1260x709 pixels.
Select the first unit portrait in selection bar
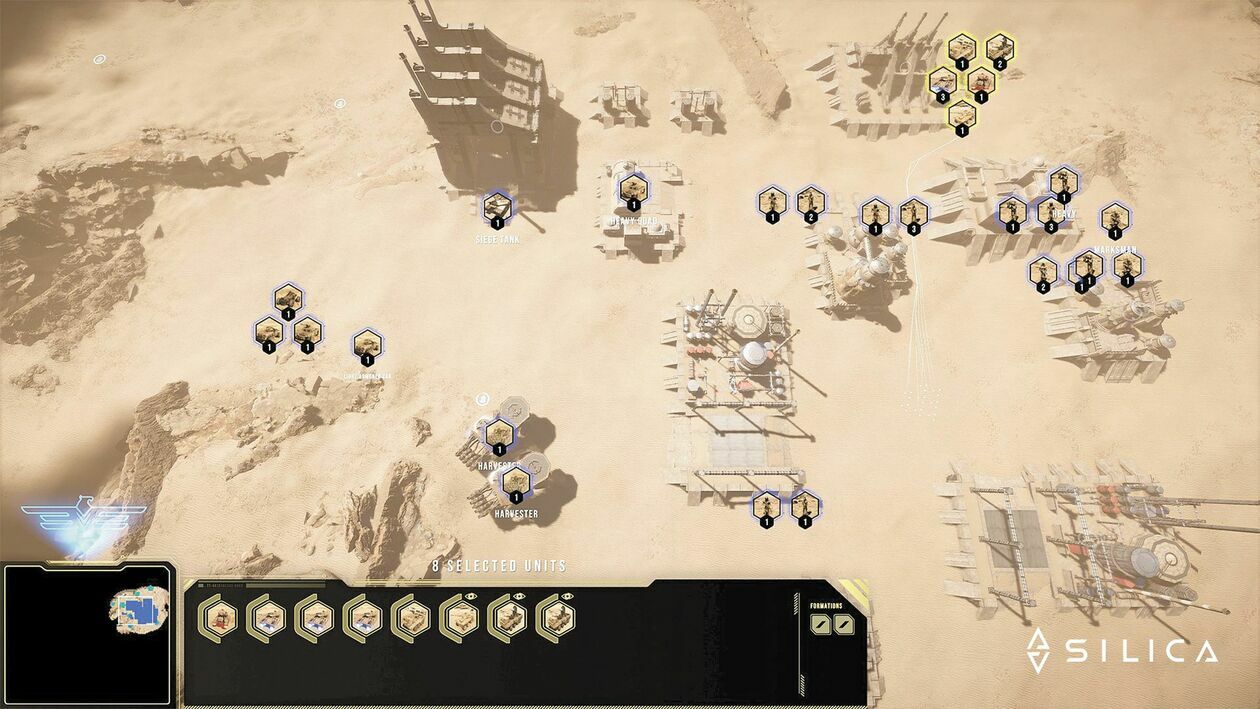pos(219,617)
